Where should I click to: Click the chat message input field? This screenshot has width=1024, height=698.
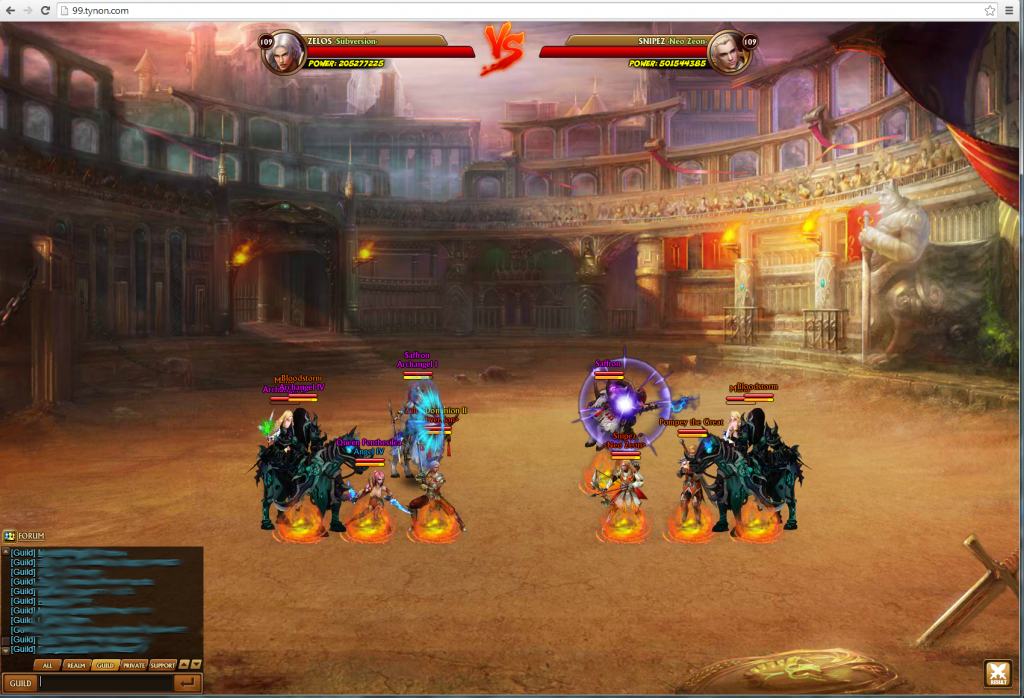click(x=103, y=683)
